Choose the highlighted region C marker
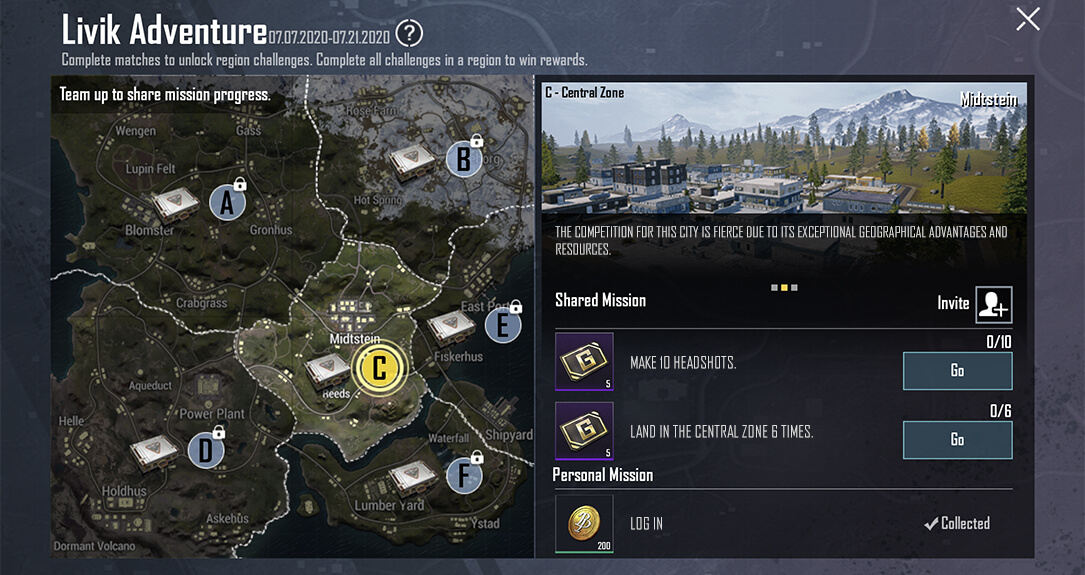The height and width of the screenshot is (575, 1085). [379, 368]
